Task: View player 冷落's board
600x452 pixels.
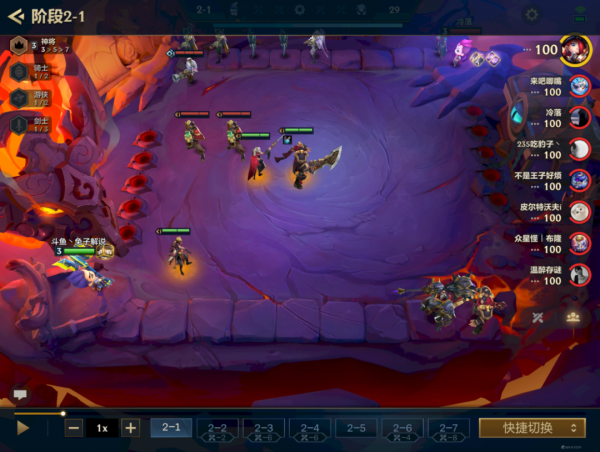Action: pyautogui.click(x=578, y=118)
